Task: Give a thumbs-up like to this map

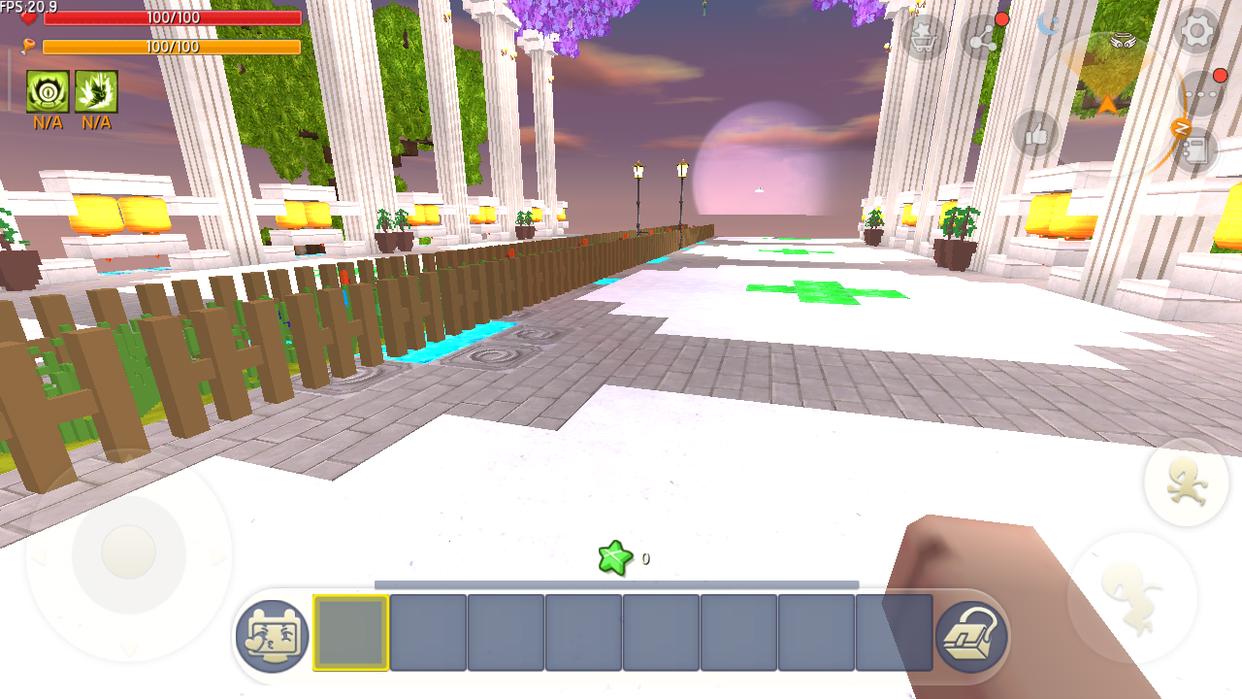Action: point(1036,134)
